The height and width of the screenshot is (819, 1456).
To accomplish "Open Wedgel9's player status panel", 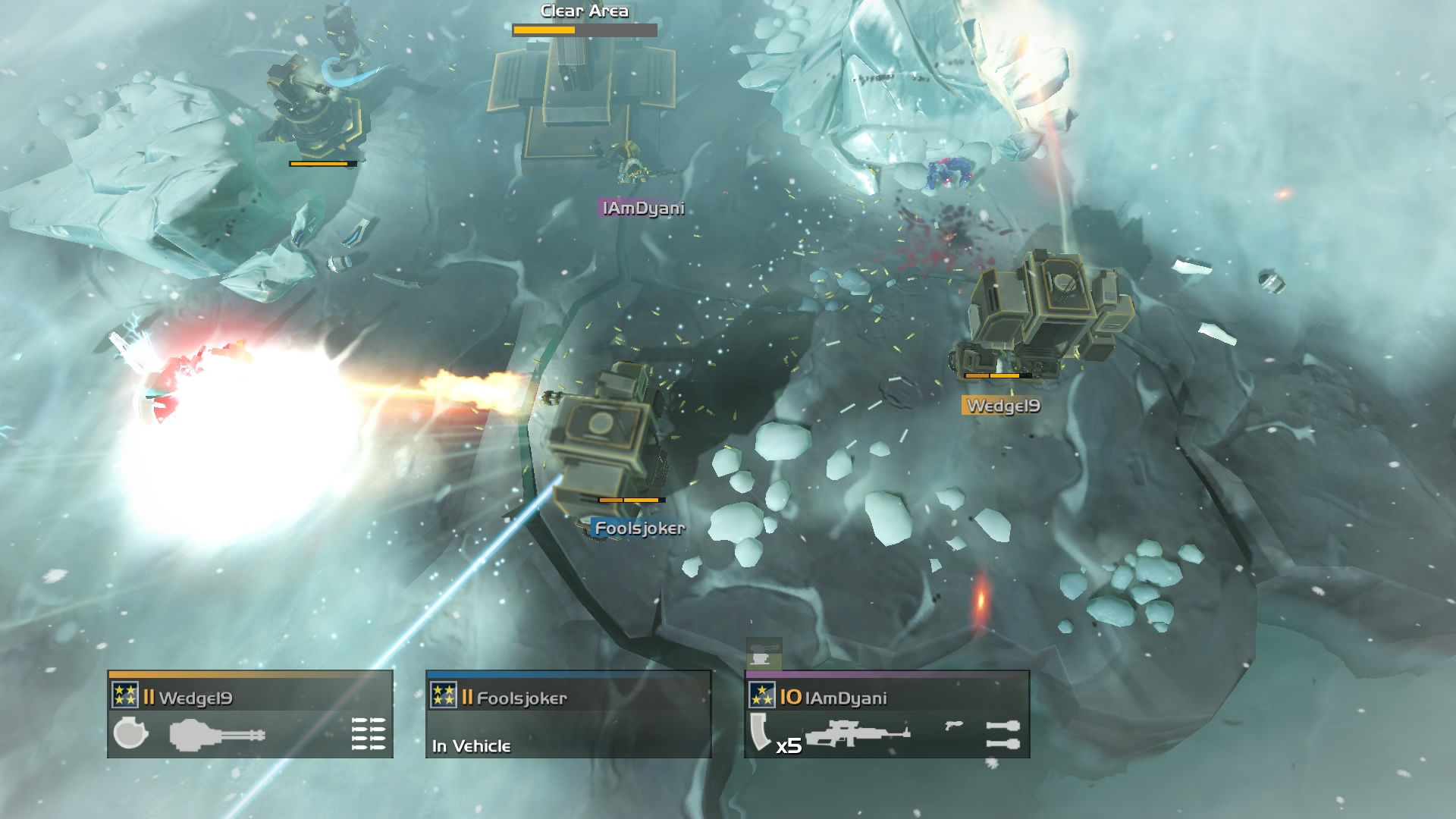I will point(250,714).
